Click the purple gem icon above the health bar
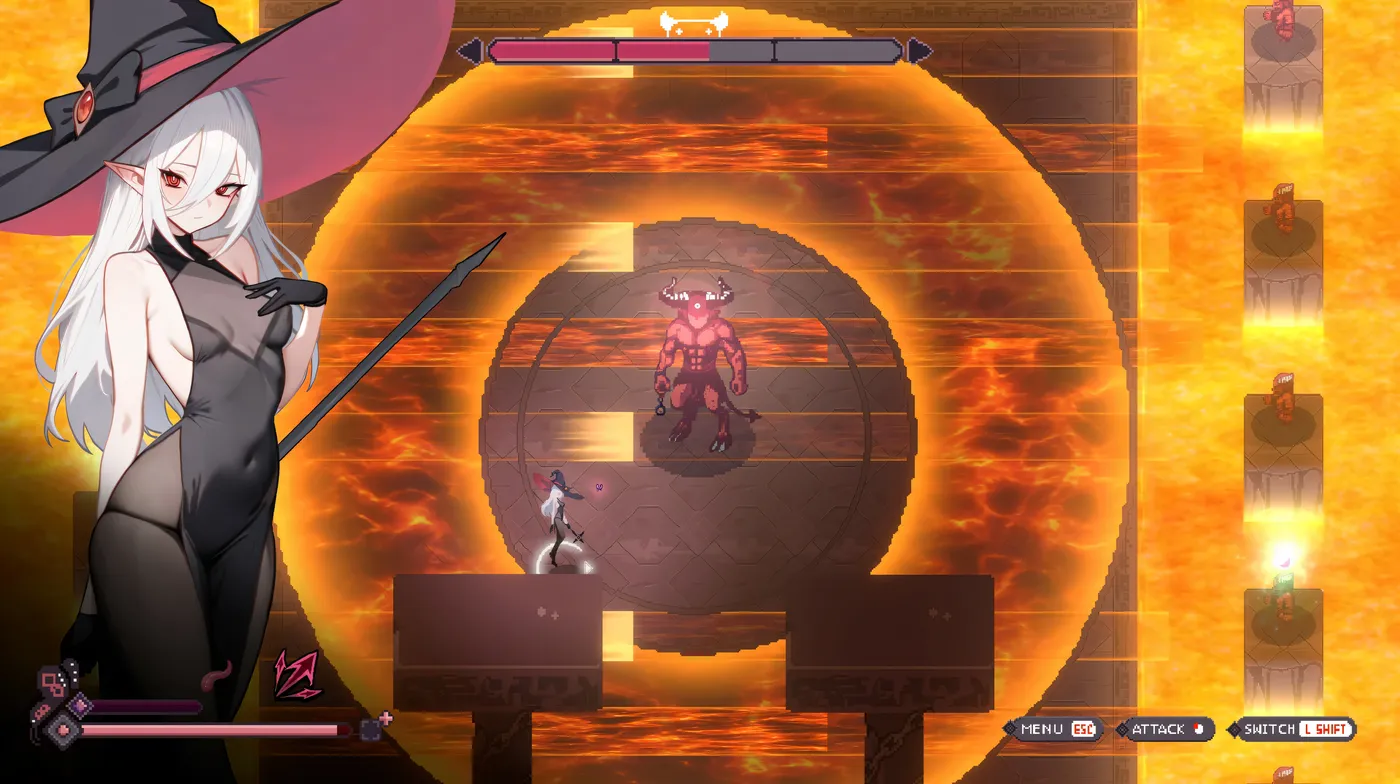The image size is (1400, 784). (x=80, y=705)
